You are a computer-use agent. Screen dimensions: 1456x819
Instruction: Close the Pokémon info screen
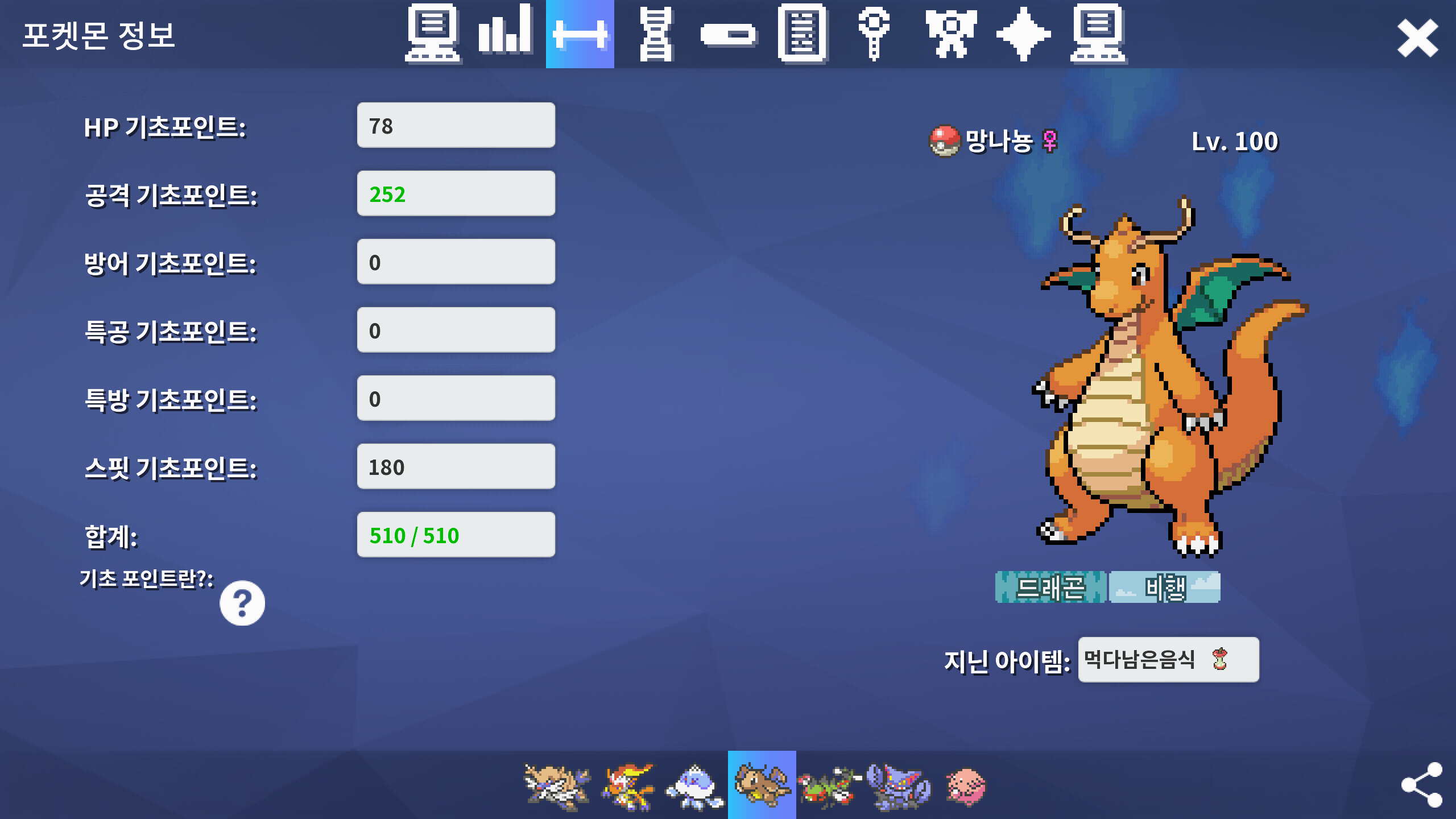click(1417, 39)
